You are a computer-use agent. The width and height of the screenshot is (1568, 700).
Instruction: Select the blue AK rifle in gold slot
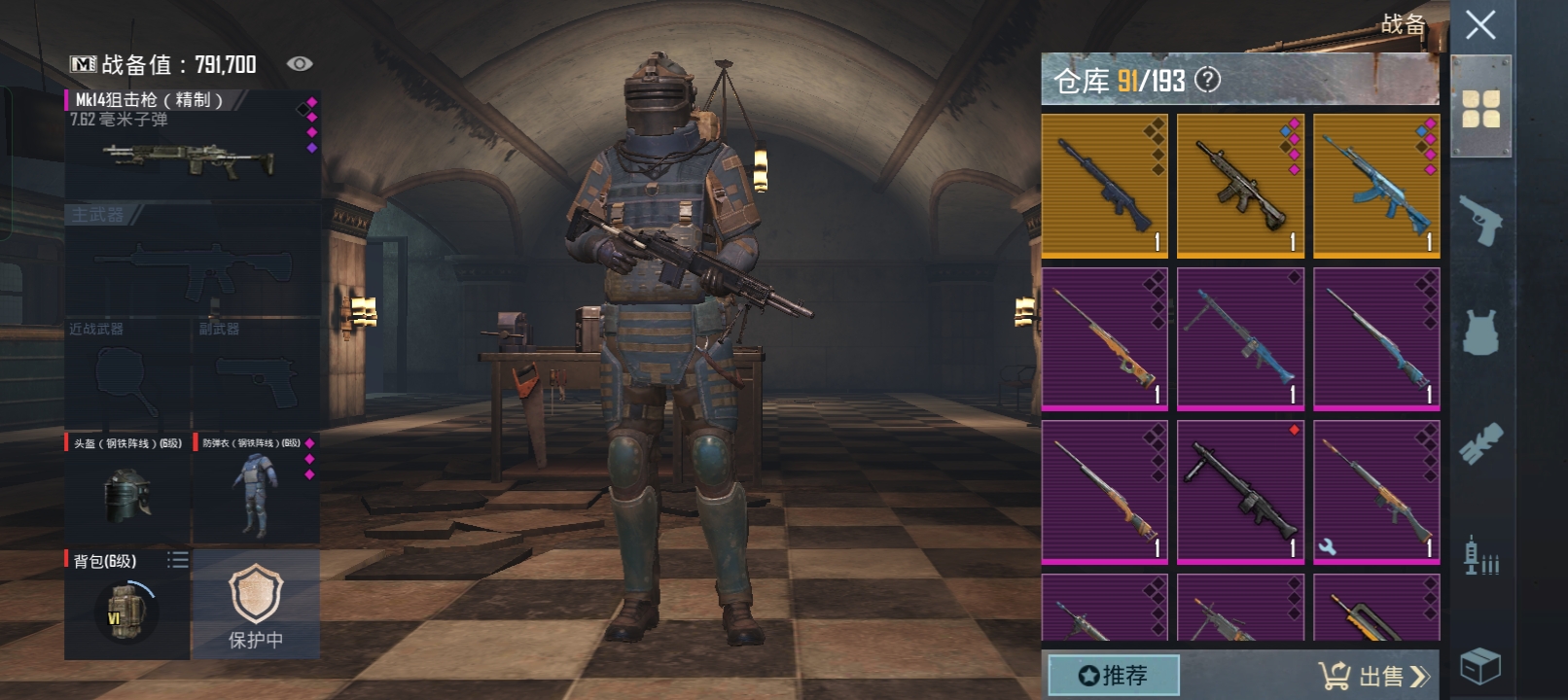1376,185
